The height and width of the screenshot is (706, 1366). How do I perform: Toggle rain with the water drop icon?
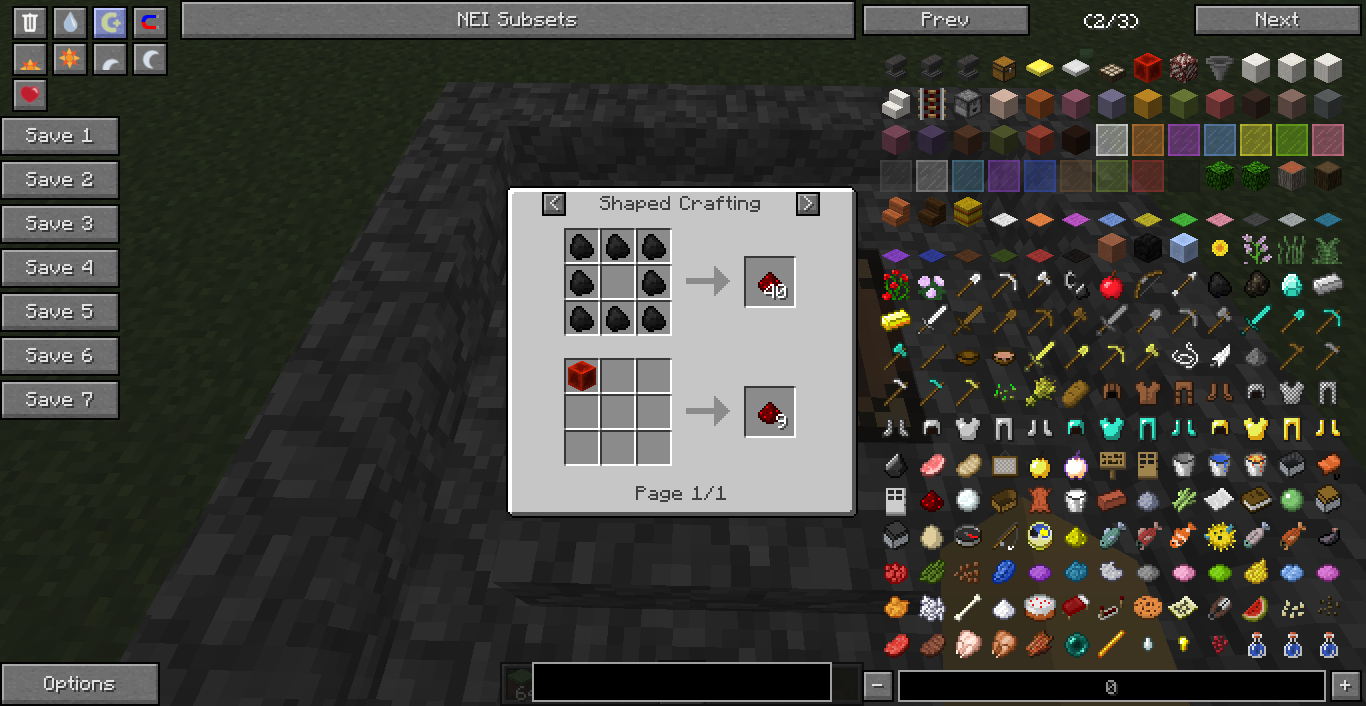[70, 23]
